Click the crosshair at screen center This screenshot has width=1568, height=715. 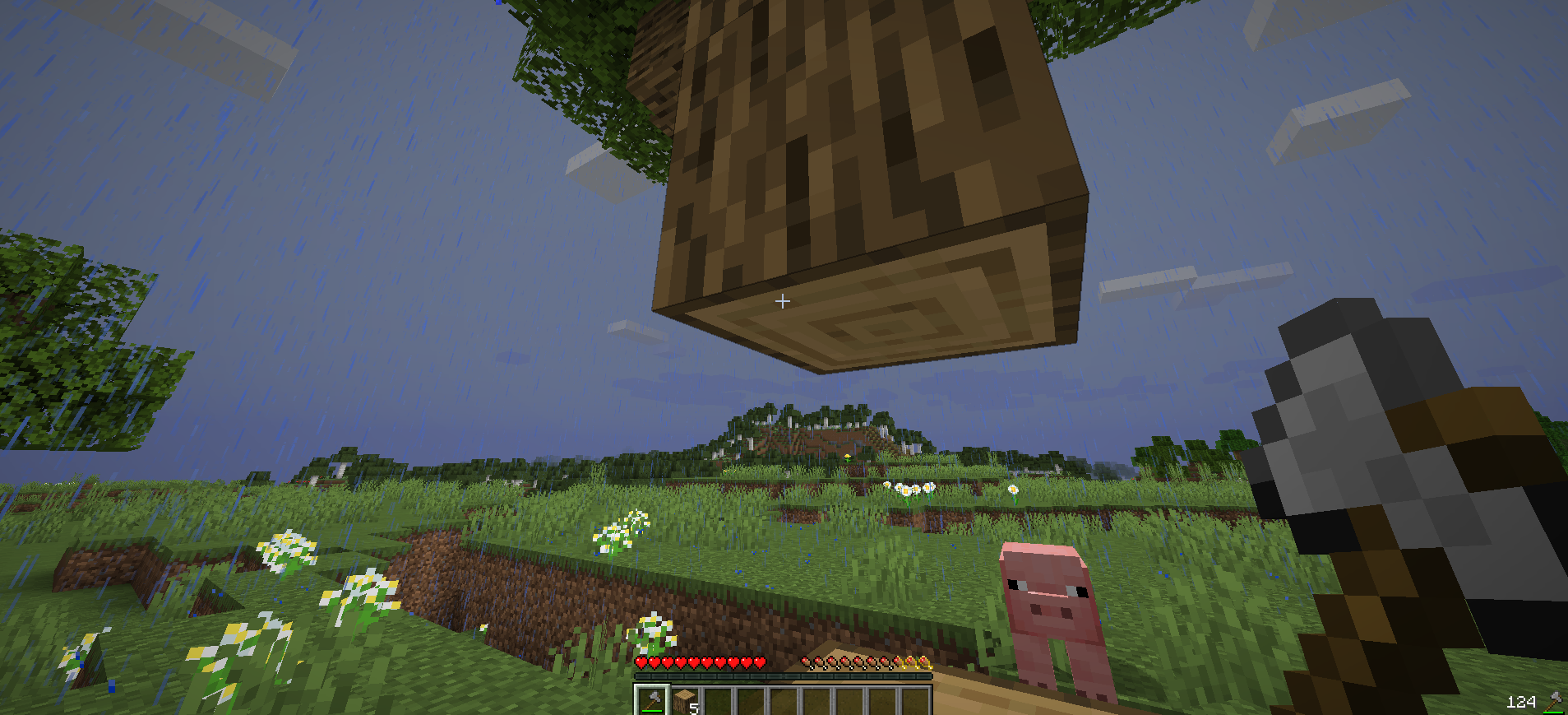(782, 301)
